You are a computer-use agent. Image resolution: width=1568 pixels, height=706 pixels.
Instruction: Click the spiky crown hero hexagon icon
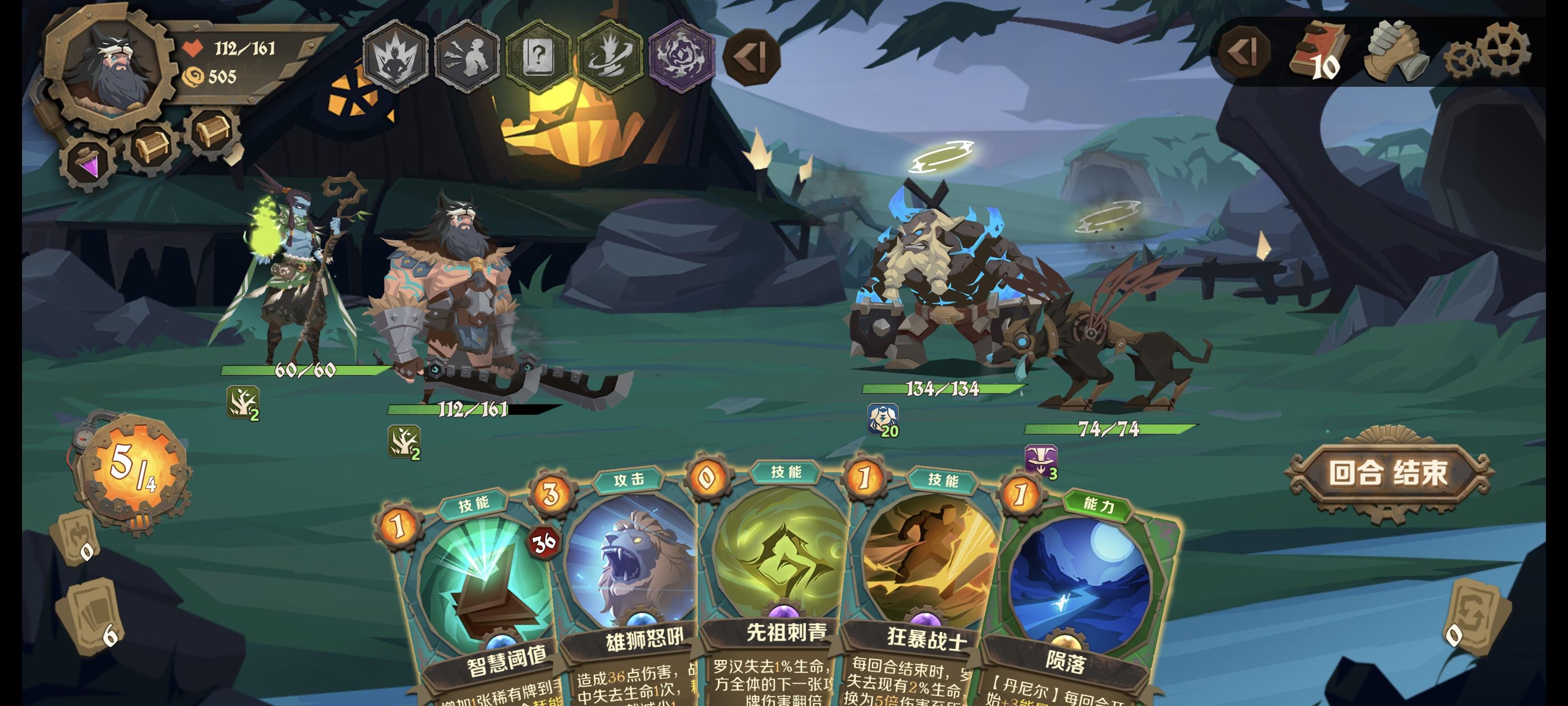point(396,58)
